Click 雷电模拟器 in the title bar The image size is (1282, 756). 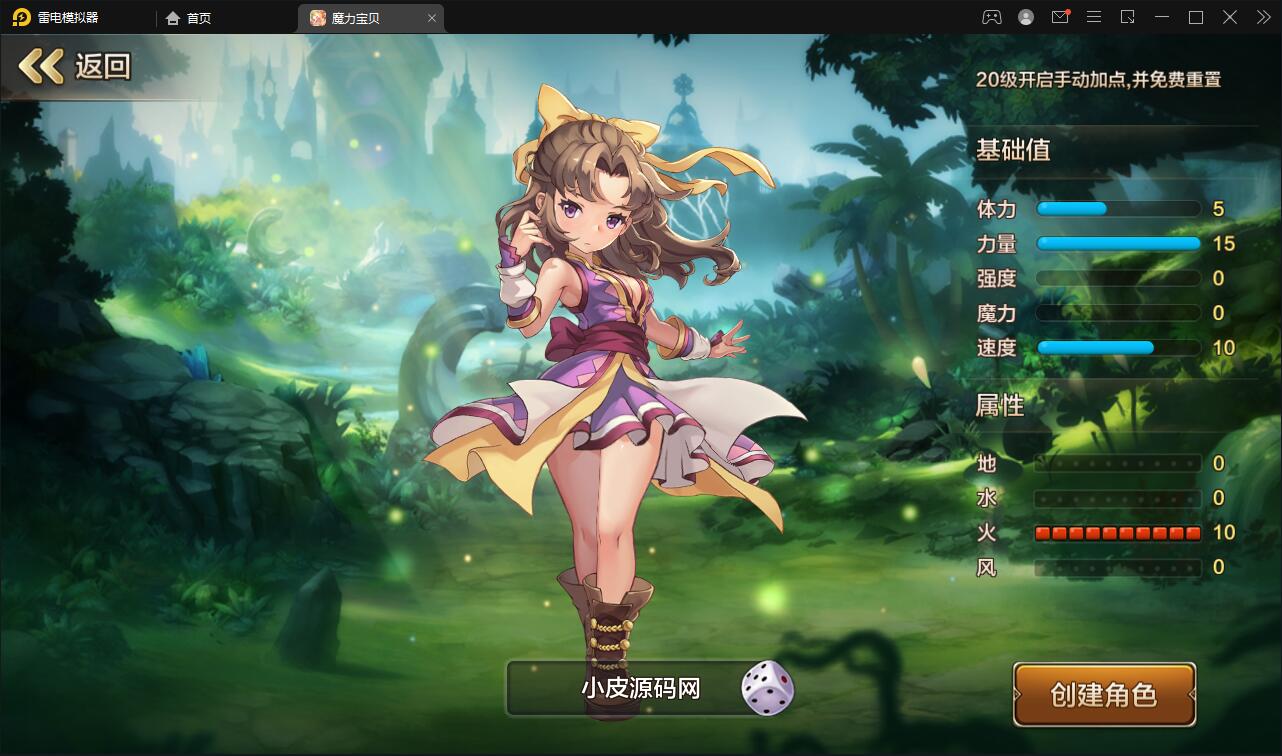pyautogui.click(x=68, y=17)
